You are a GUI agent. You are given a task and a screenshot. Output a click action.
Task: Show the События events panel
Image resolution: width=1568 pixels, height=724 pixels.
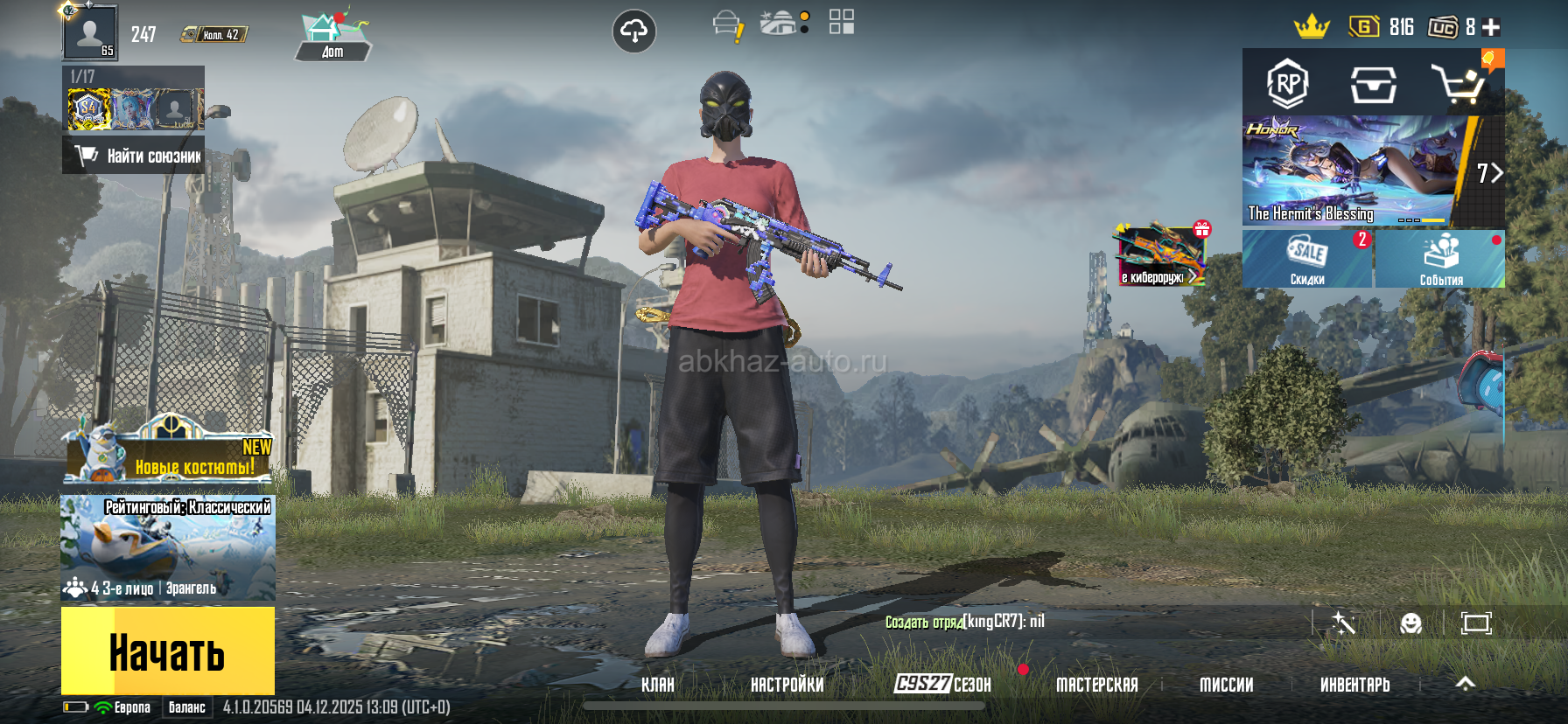(x=1440, y=259)
